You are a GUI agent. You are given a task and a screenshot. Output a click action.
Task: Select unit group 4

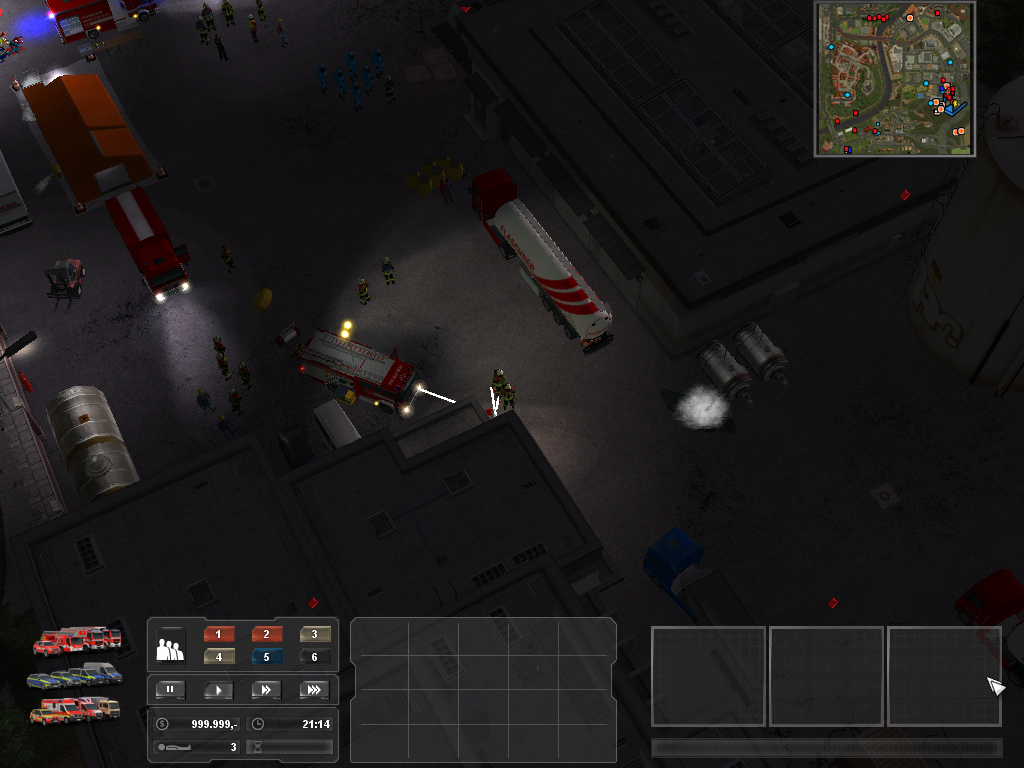(219, 657)
